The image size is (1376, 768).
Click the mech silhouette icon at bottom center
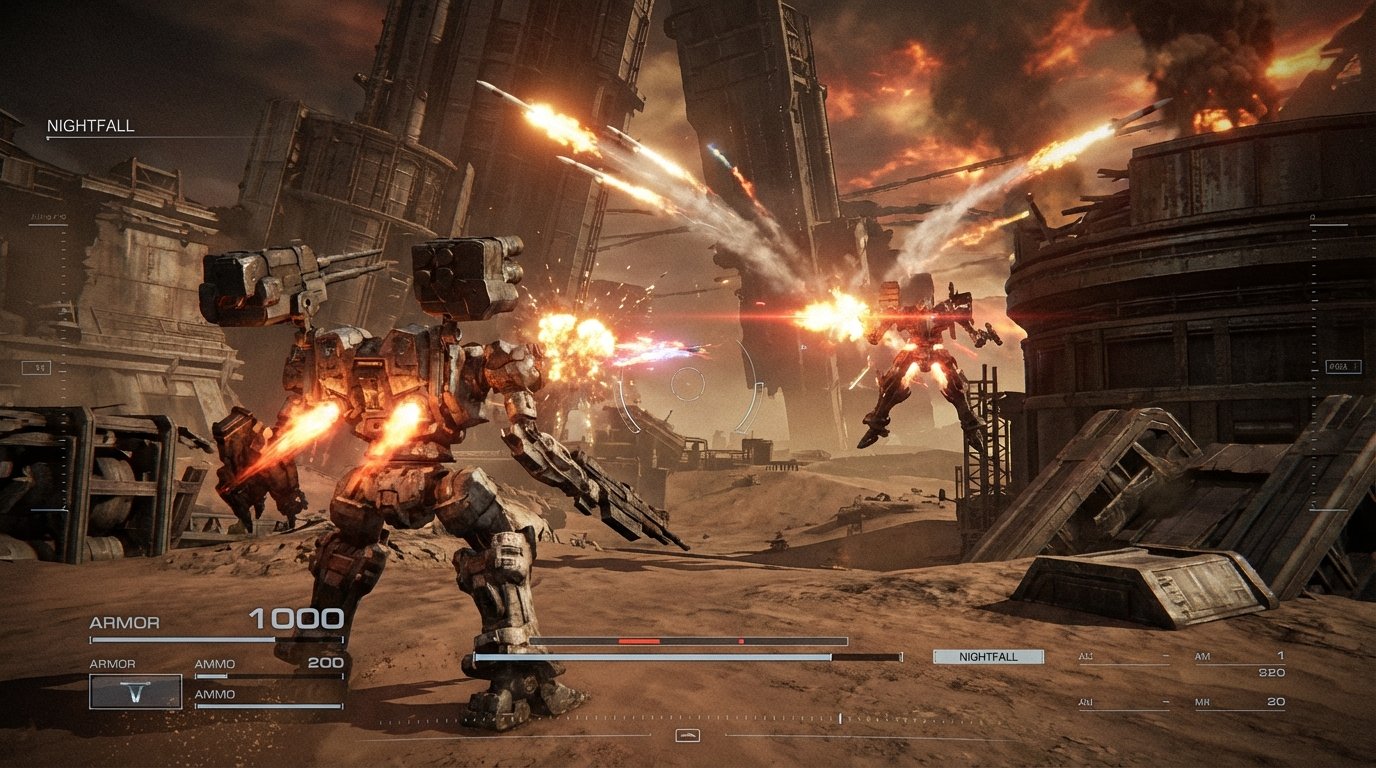688,736
